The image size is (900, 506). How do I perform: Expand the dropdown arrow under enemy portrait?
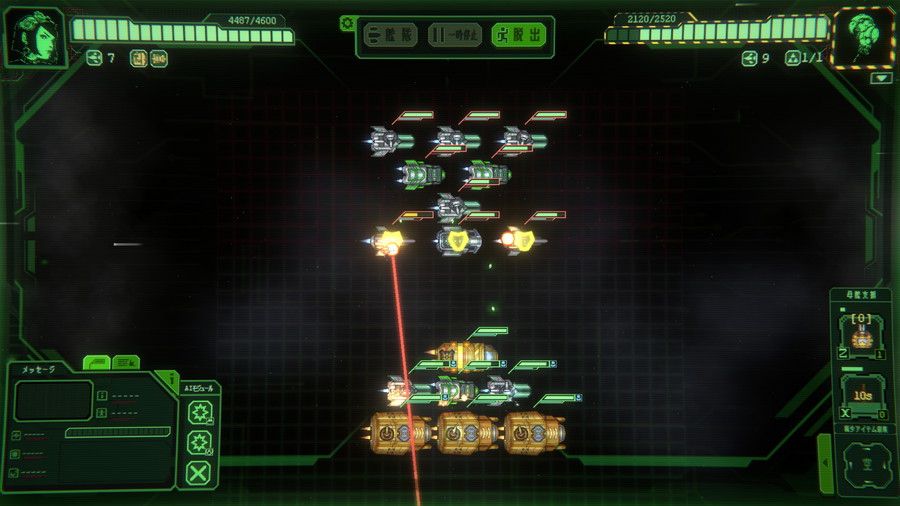(881, 78)
